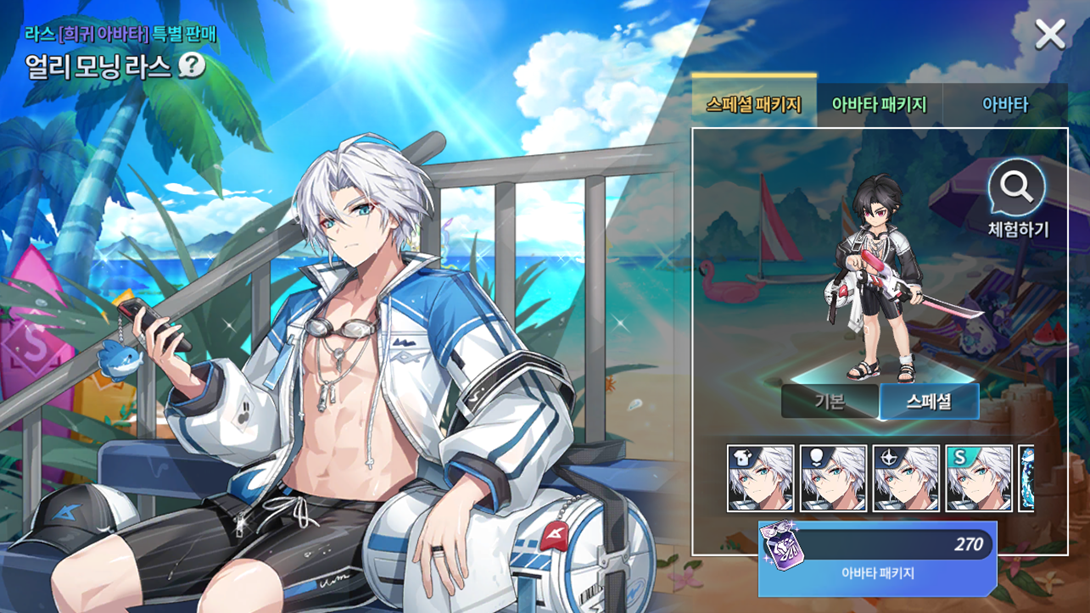This screenshot has height=613, width=1090.
Task: Select the 스페셜 preview toggle
Action: (928, 401)
